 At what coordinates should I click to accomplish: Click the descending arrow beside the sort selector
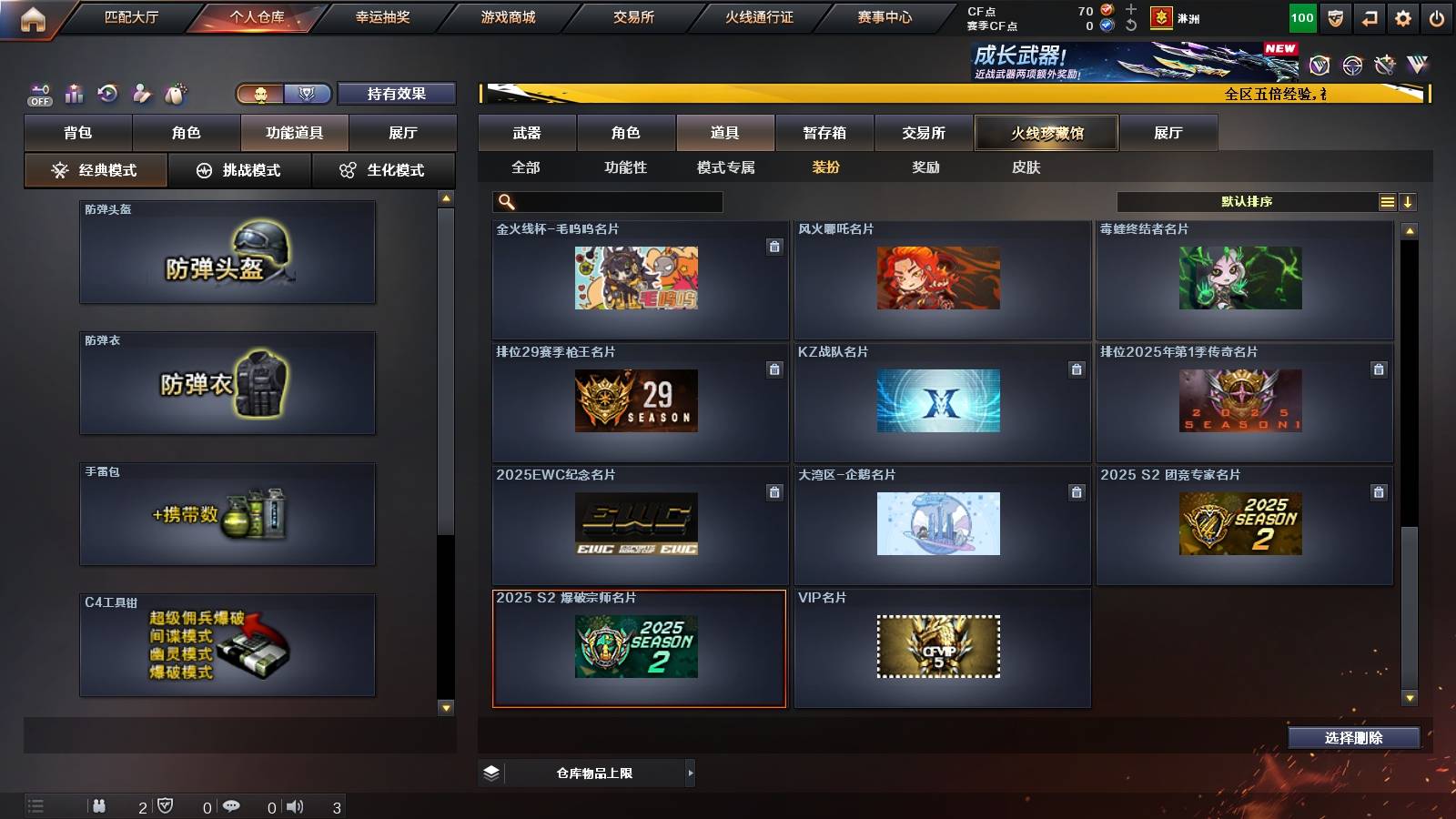1409,201
